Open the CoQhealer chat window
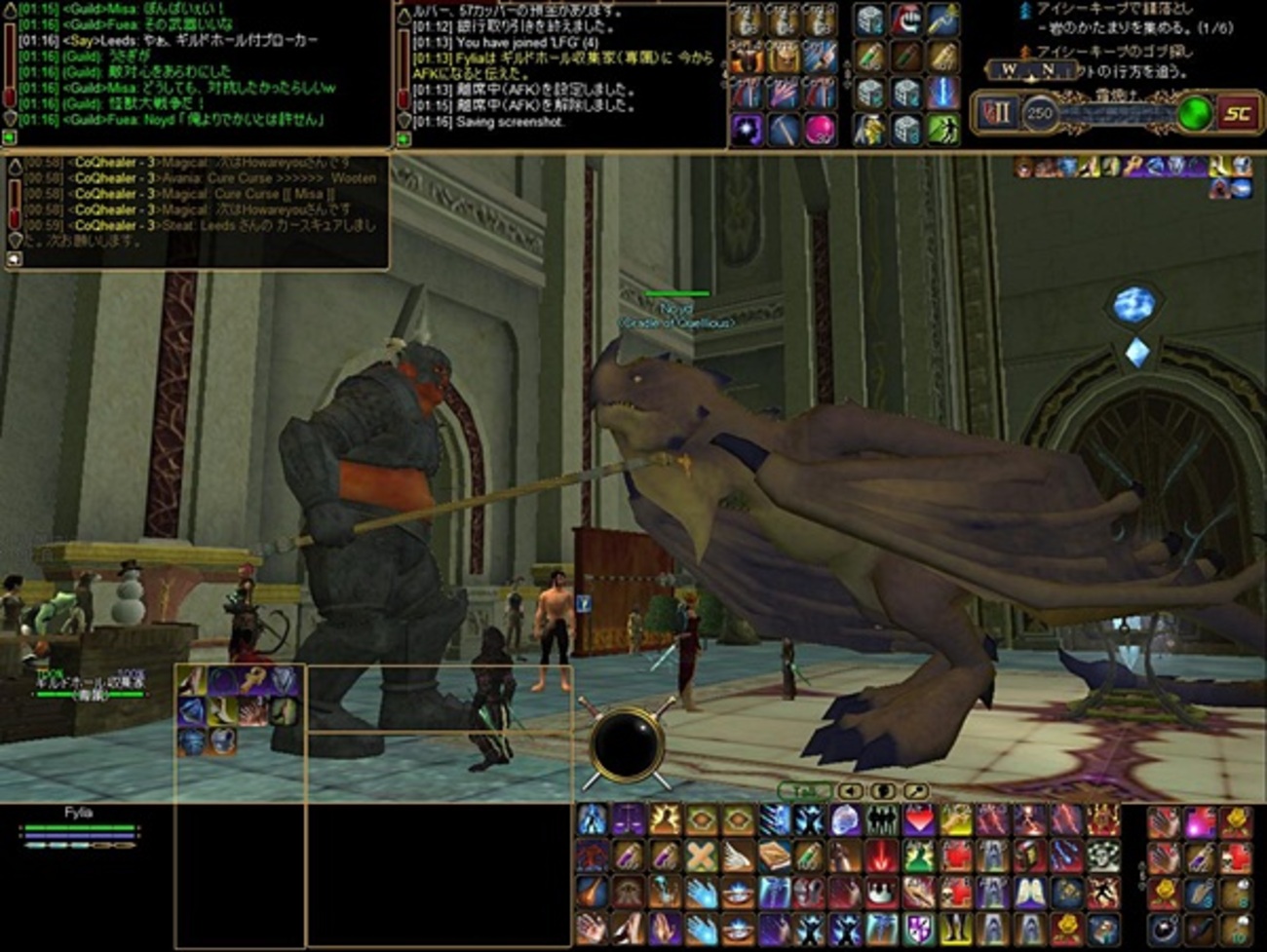The width and height of the screenshot is (1267, 952). [195, 209]
